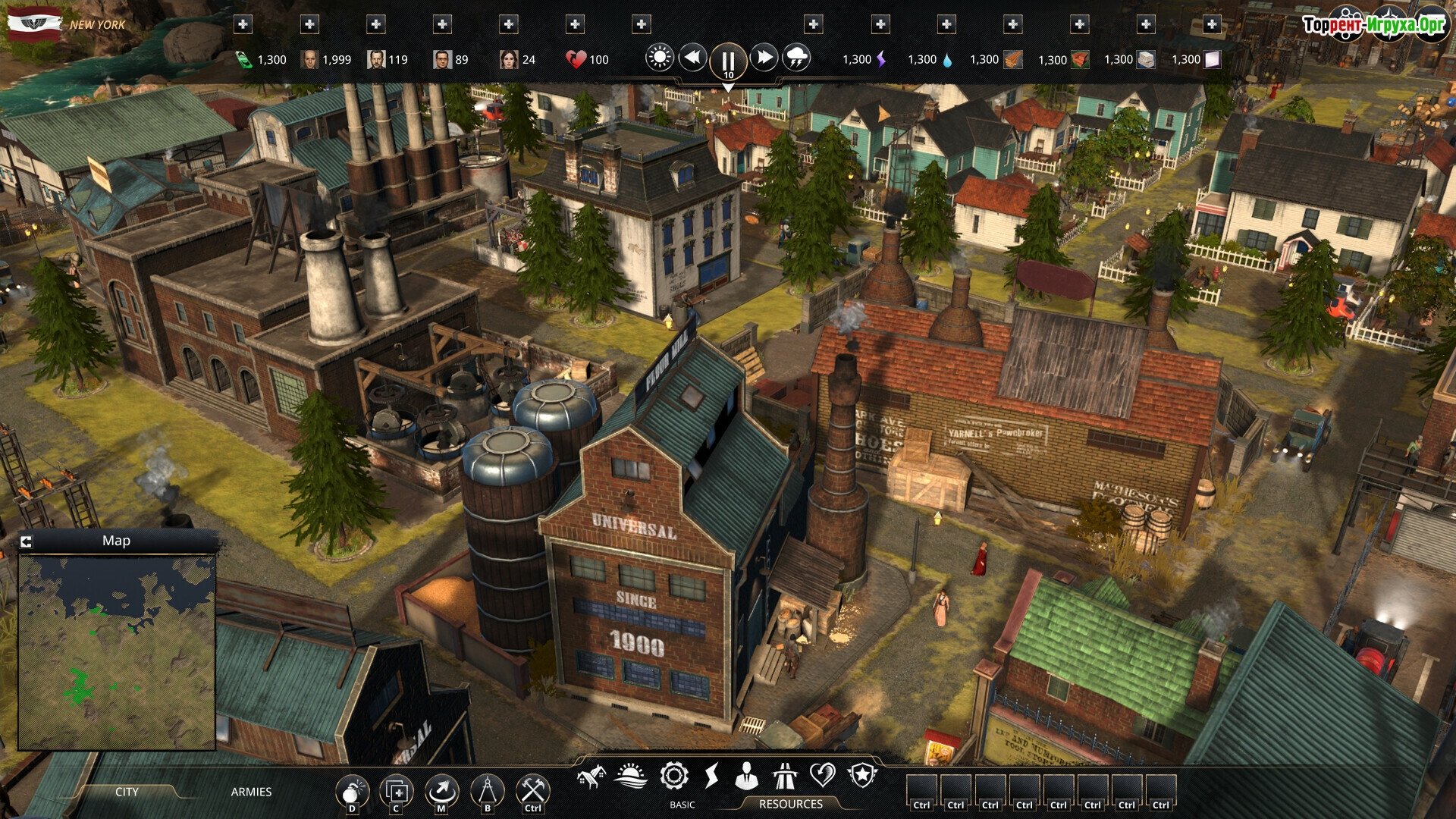Switch to the Basic tab

(x=682, y=805)
